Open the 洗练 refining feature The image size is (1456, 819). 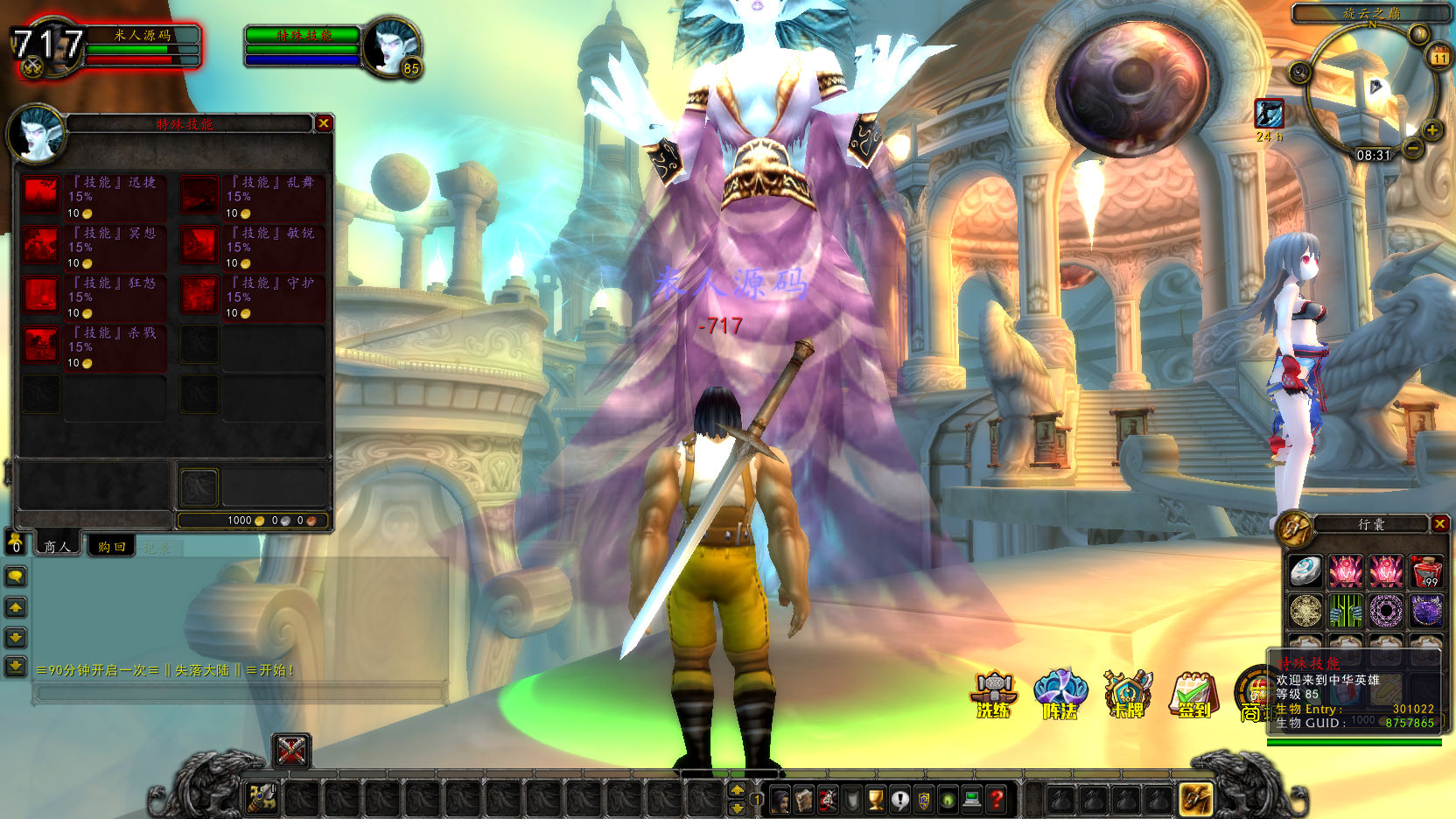click(994, 693)
